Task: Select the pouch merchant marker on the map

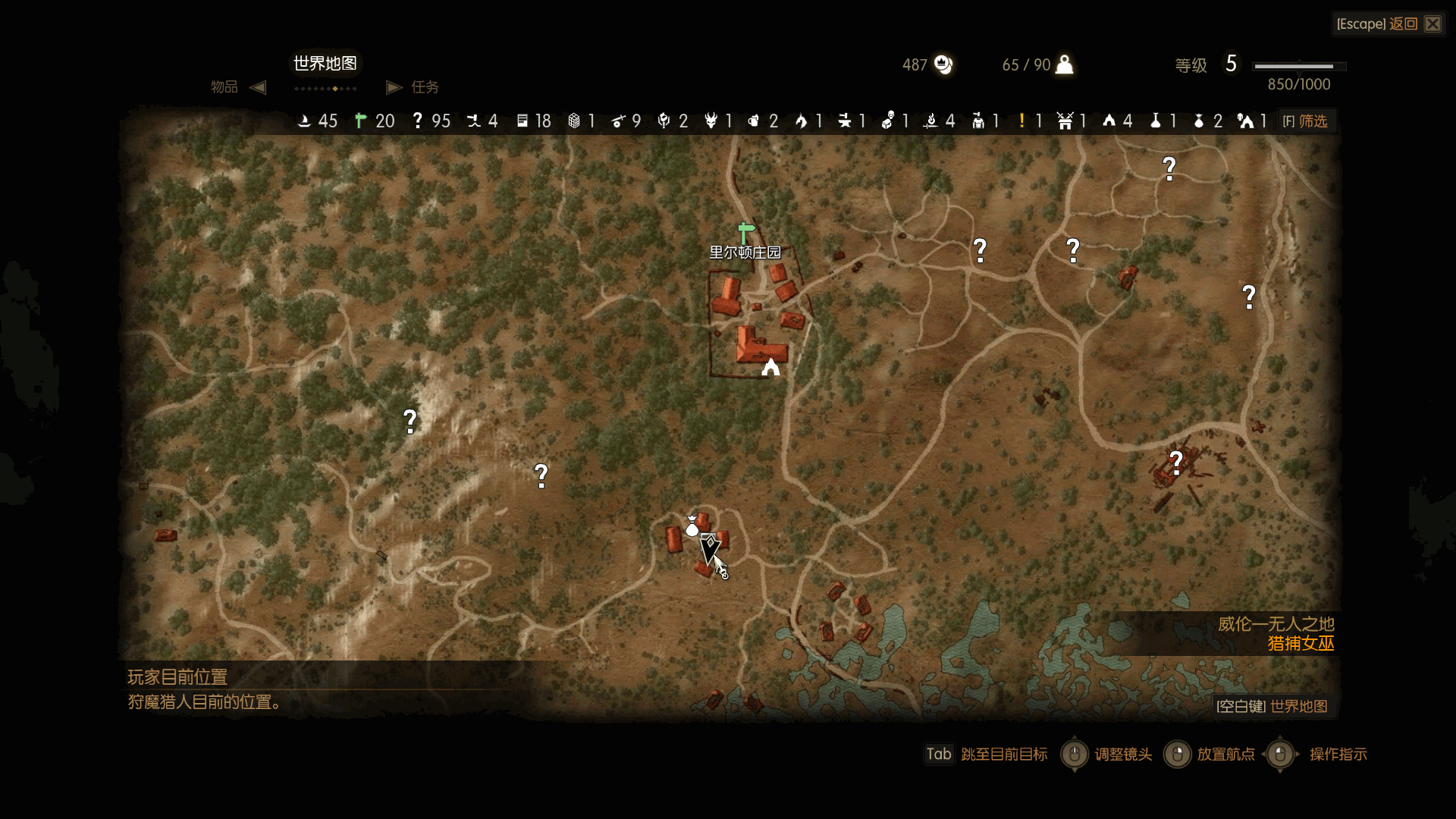Action: (692, 527)
